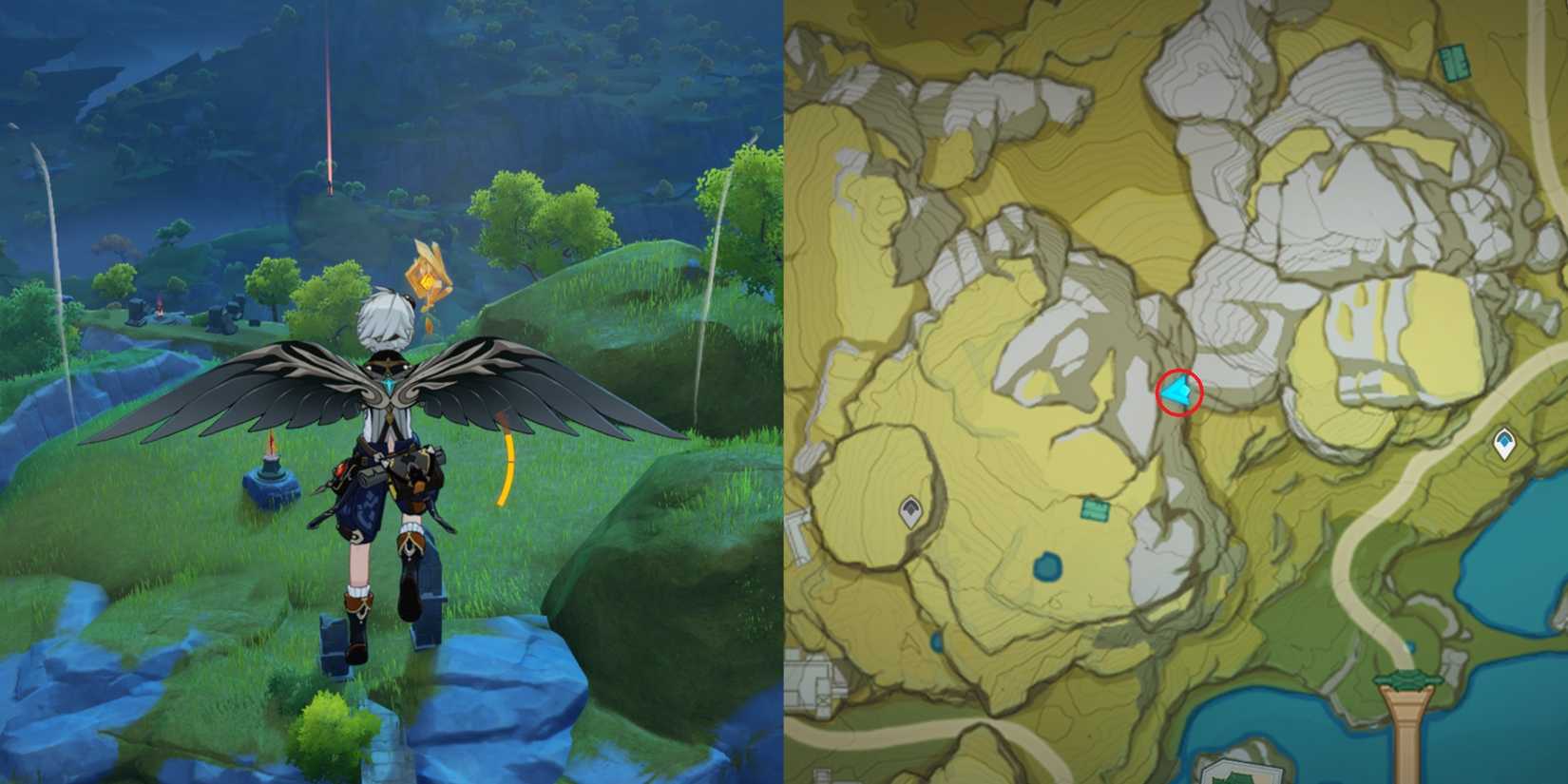Click the red circle annotation on the map
1568x784 pixels.
(x=1178, y=392)
